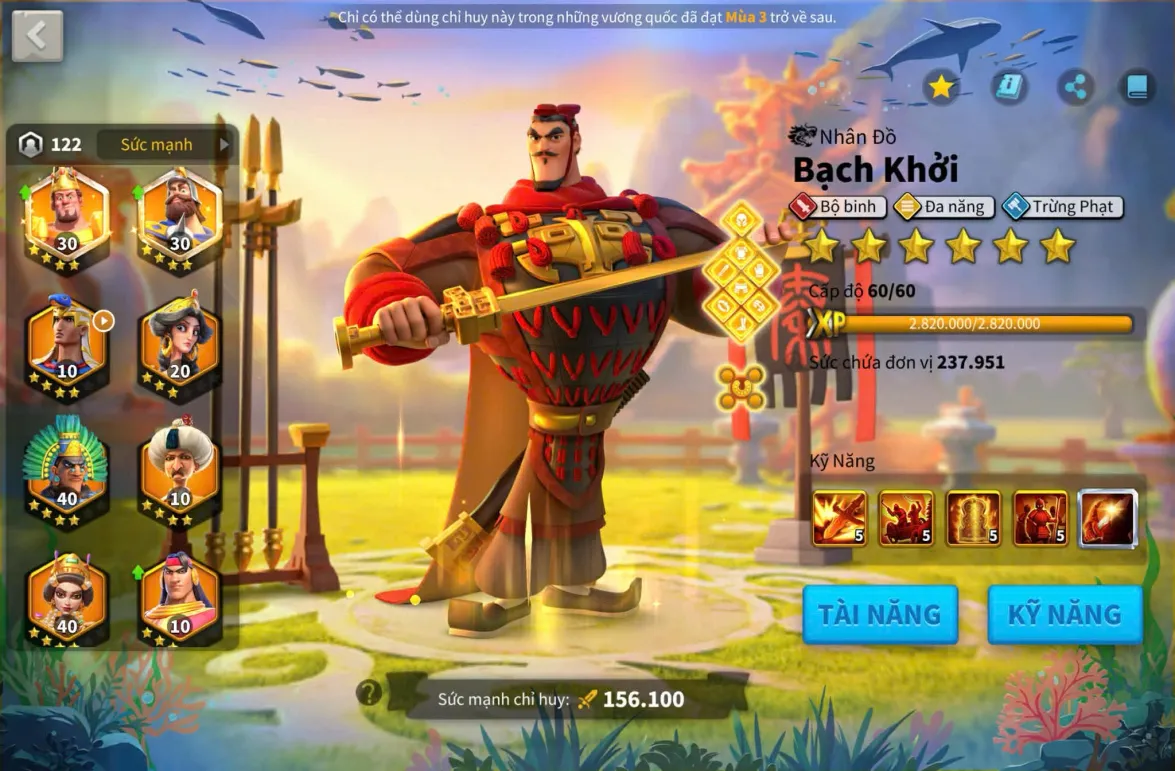Mark commander with the gold star icon

click(x=941, y=88)
